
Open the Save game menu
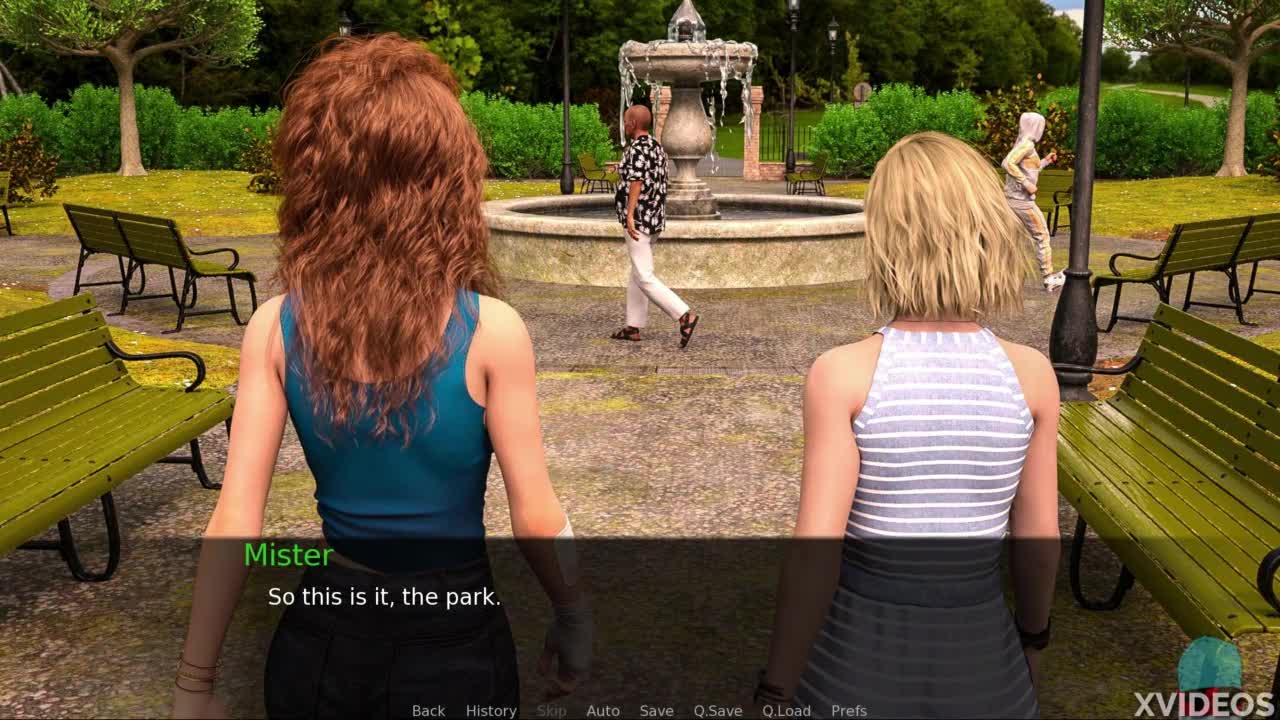pyautogui.click(x=656, y=711)
